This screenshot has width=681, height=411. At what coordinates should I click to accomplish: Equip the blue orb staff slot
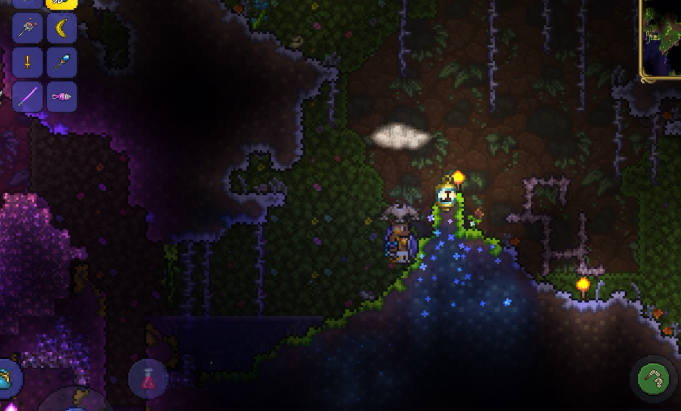tap(62, 62)
